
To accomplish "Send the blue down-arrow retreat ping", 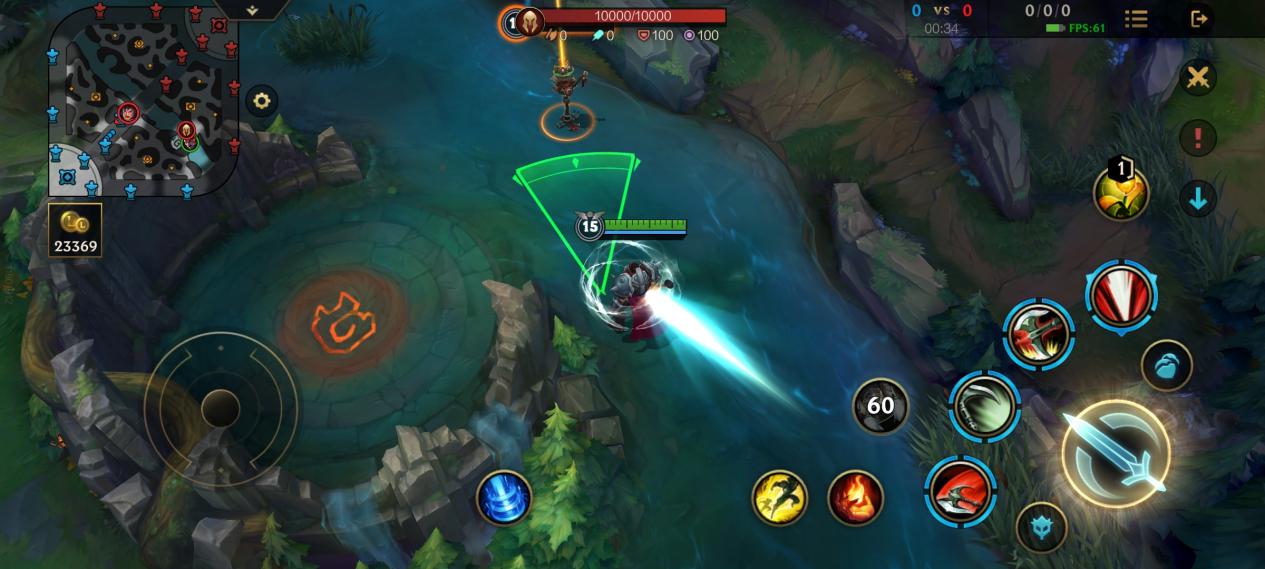I will [x=1197, y=198].
